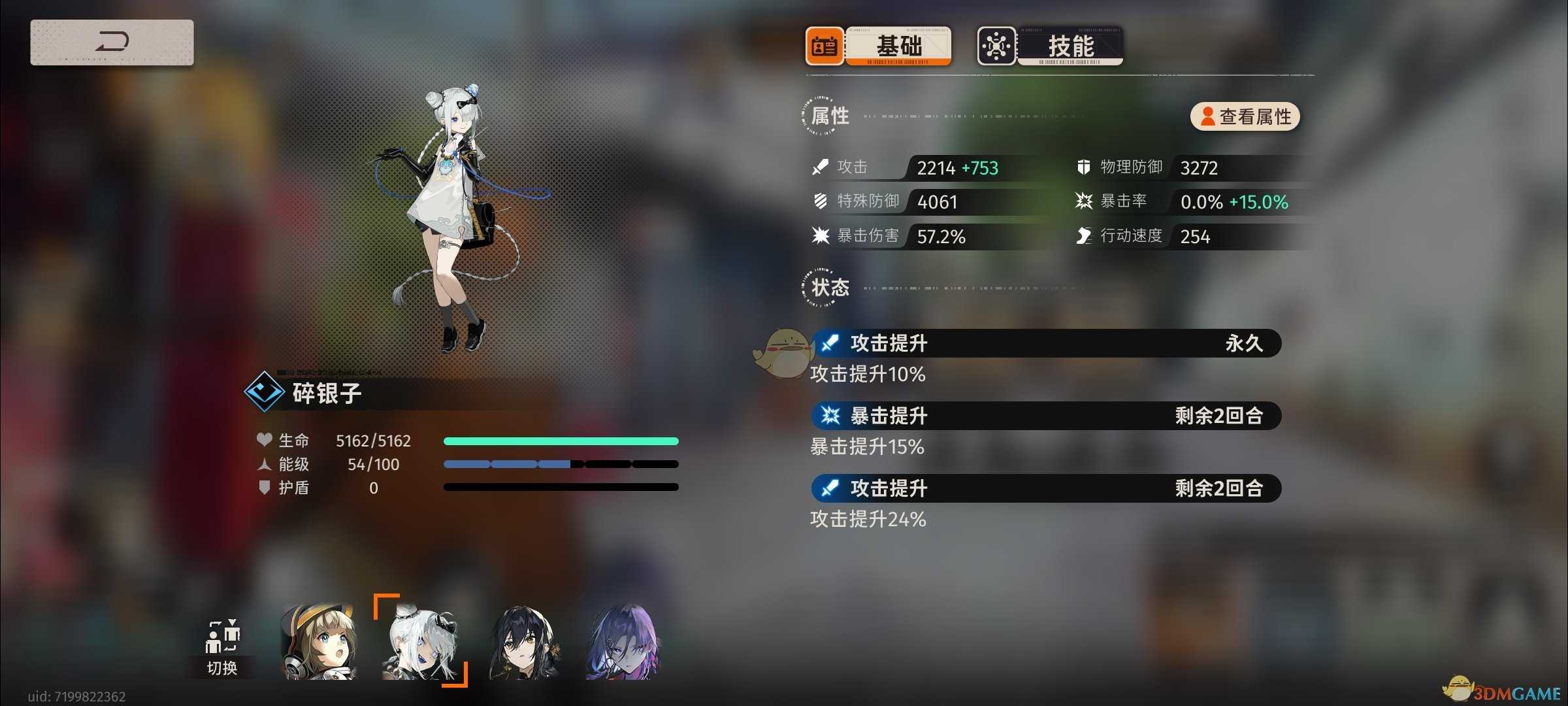The width and height of the screenshot is (1568, 706).
Task: Click the 暴击率 crit rate icon
Action: (x=1085, y=201)
